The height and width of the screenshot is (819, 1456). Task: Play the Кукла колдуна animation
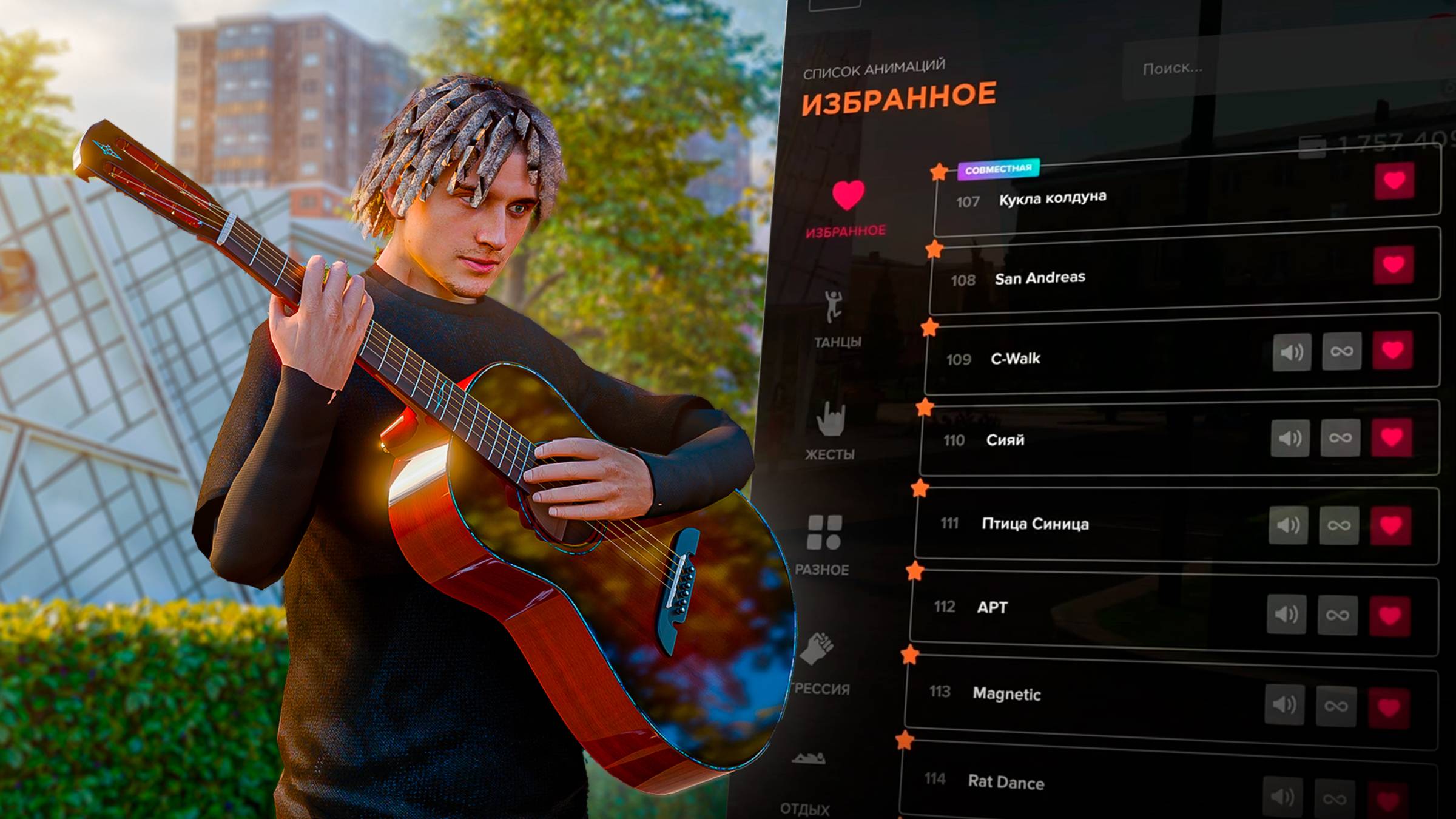click(x=1053, y=198)
